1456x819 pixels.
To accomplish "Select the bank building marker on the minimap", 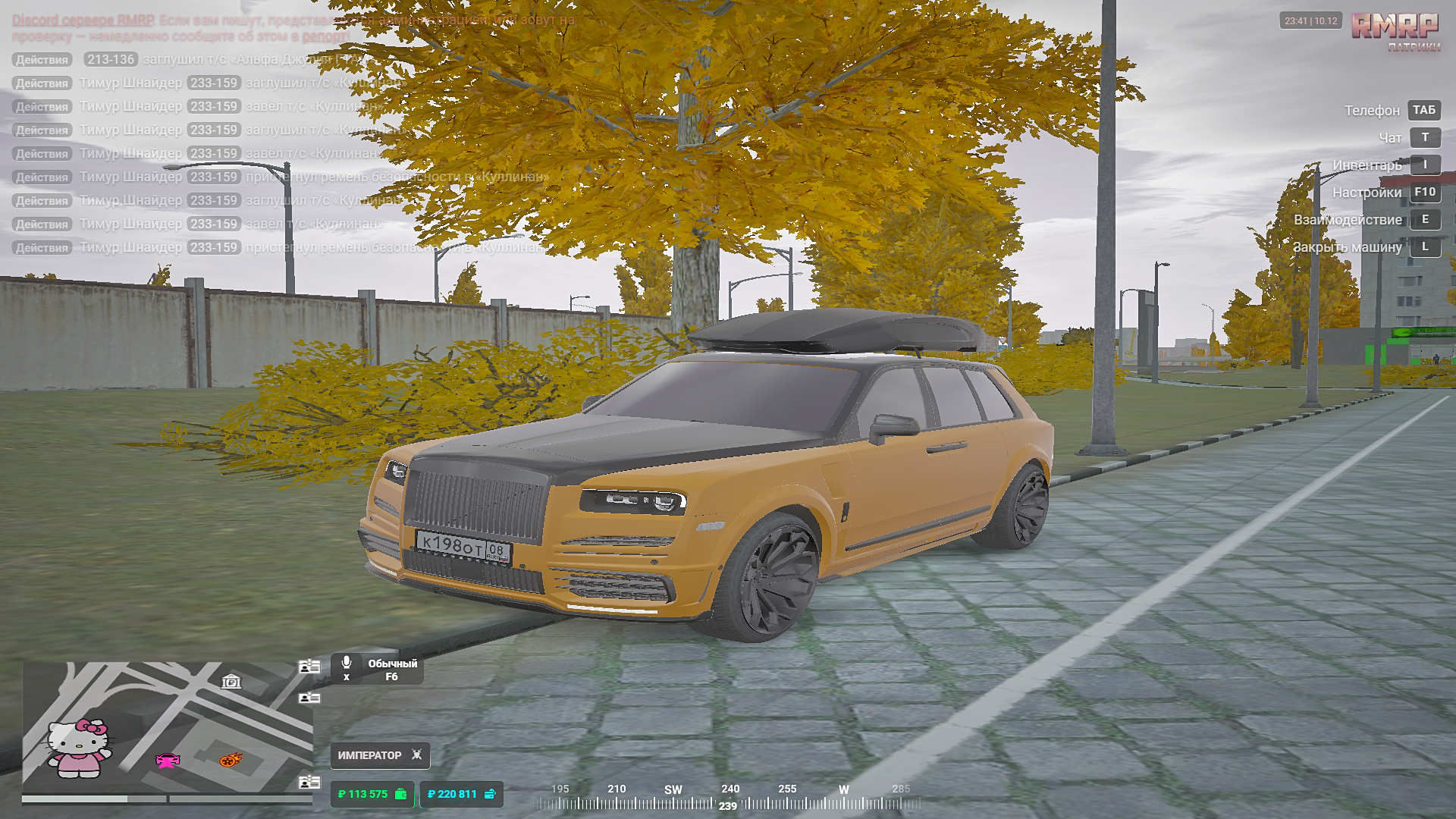I will click(231, 682).
